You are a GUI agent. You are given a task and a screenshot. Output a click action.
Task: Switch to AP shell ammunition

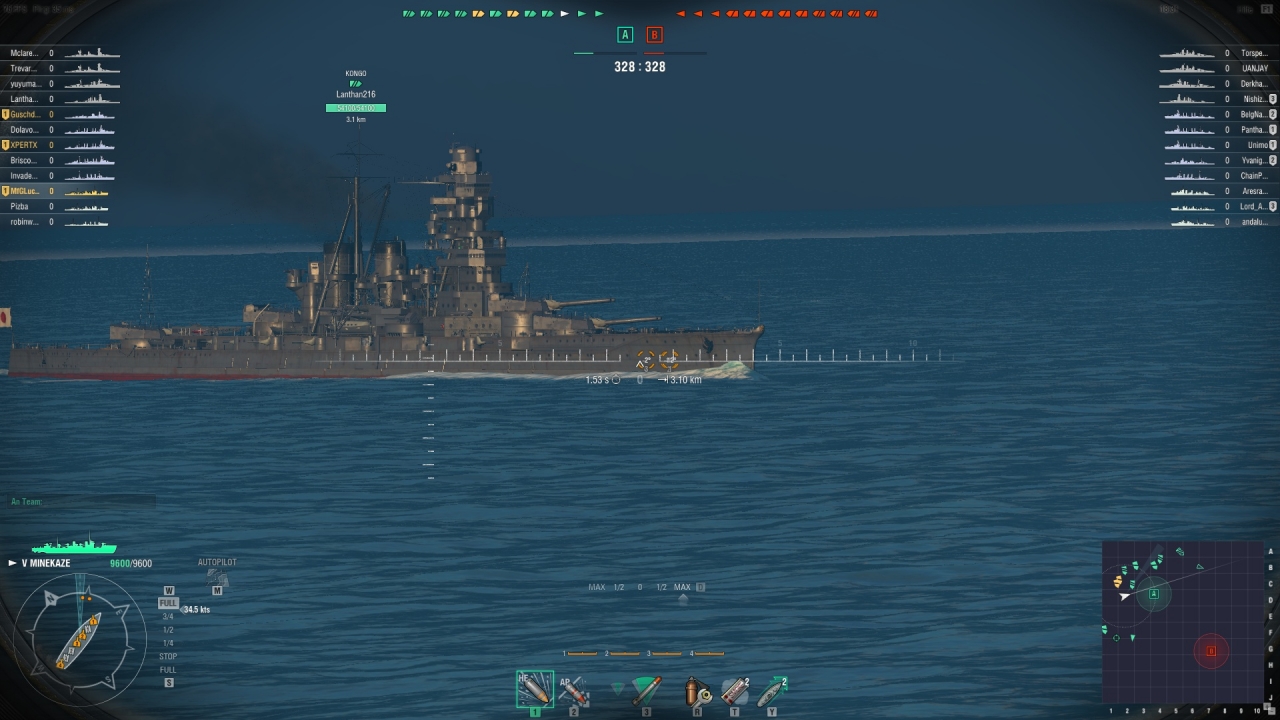pyautogui.click(x=573, y=689)
